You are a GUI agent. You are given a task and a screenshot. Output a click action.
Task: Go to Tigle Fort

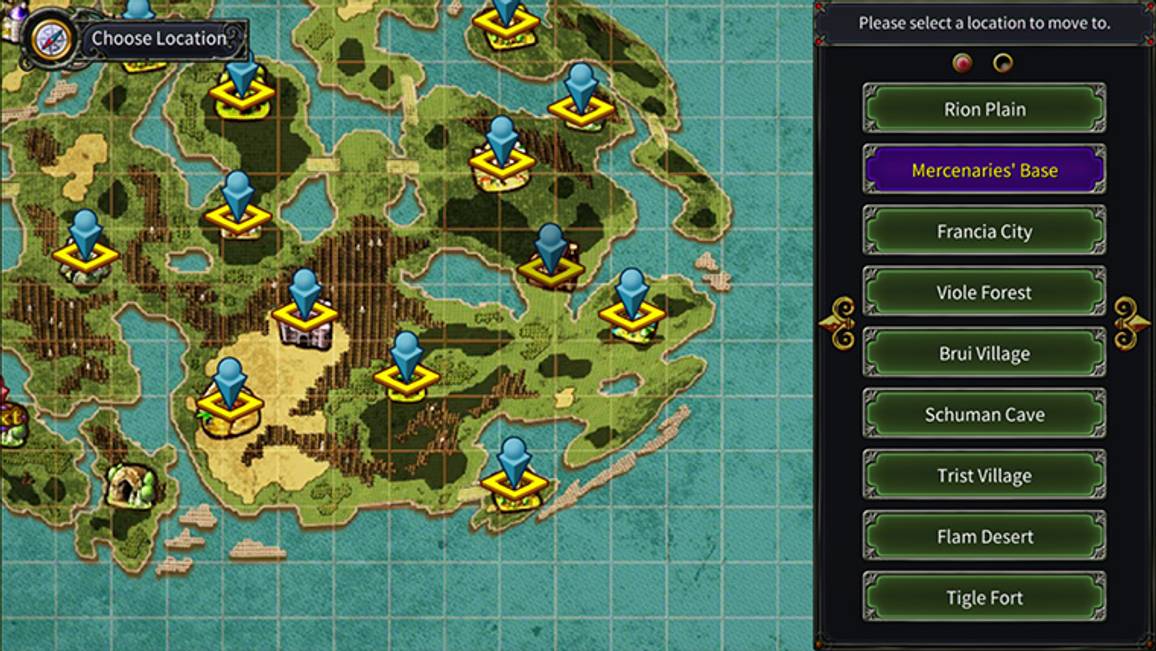[984, 597]
